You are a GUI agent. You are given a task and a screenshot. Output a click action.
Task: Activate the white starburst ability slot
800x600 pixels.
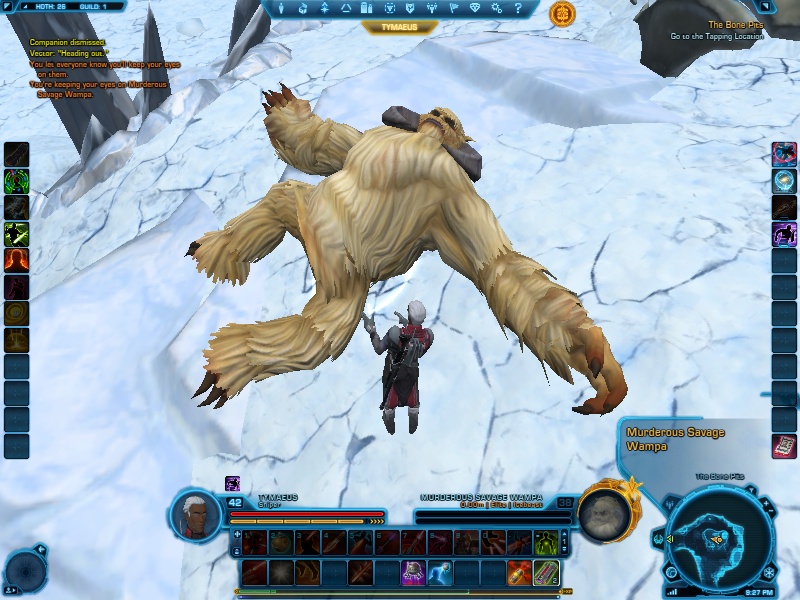(x=283, y=572)
